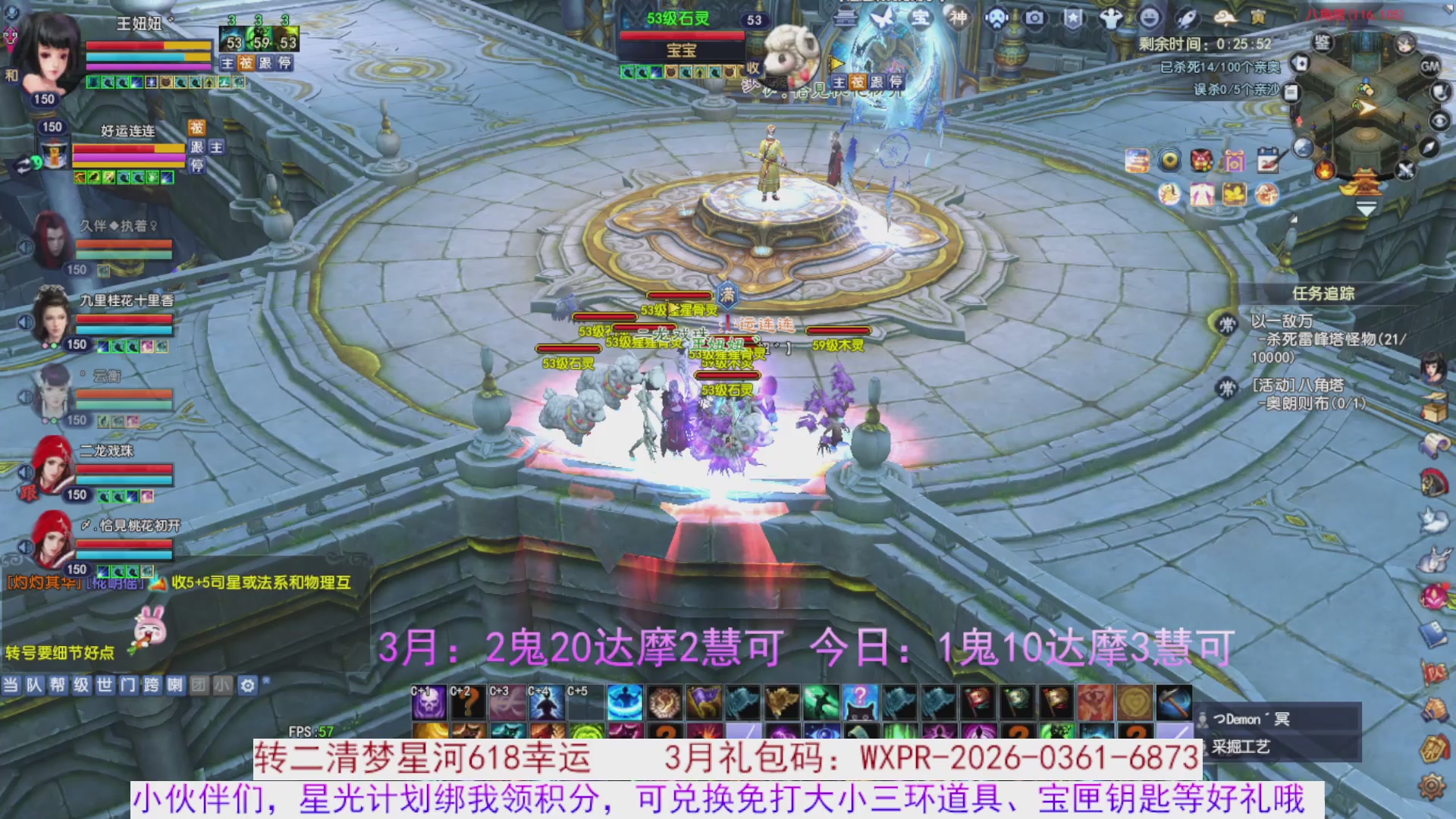1456x819 pixels.
Task: Click the white down arrow below the minimap icons
Action: tap(1367, 208)
